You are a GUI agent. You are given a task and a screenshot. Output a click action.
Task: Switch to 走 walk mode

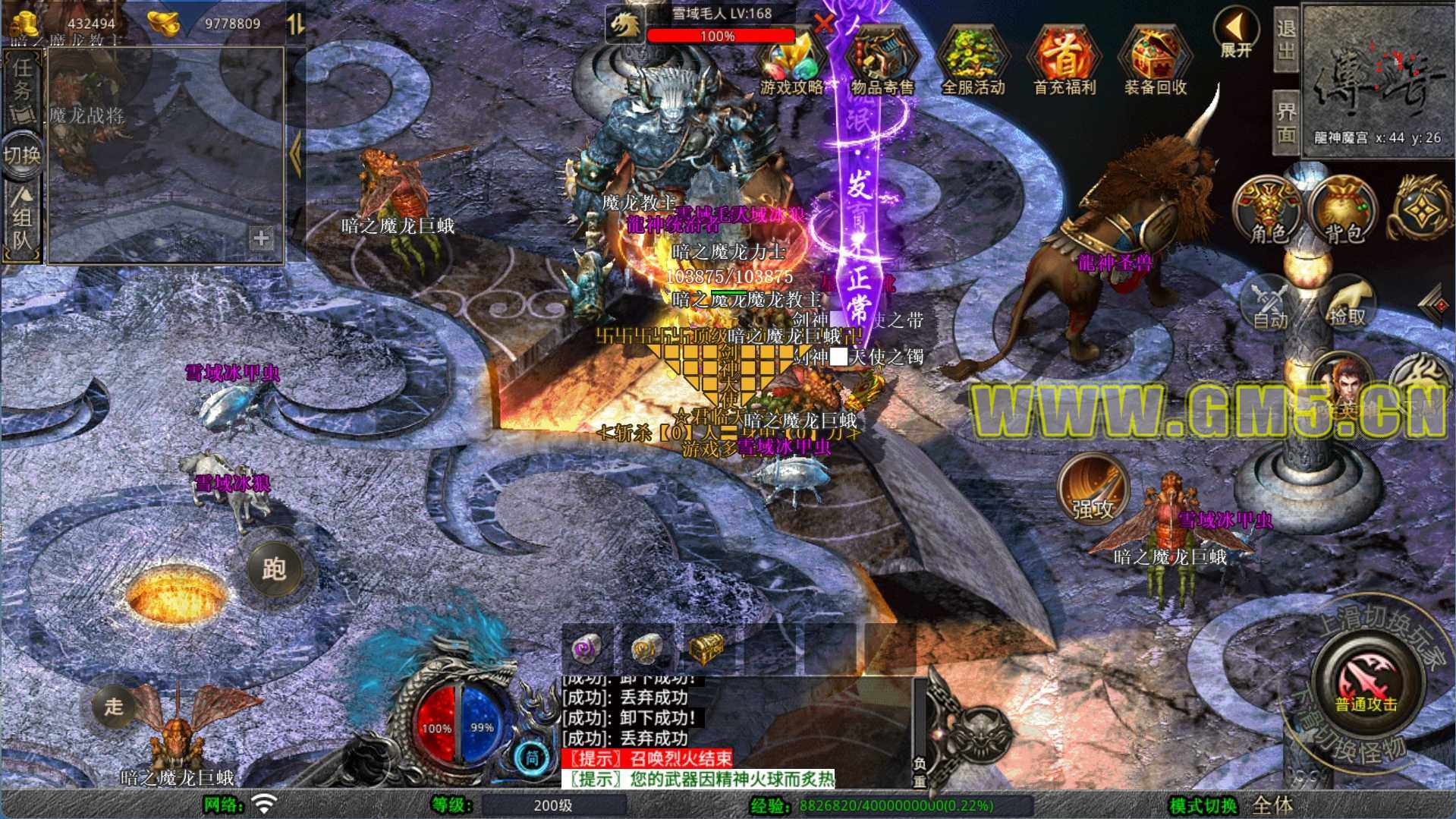pyautogui.click(x=114, y=706)
